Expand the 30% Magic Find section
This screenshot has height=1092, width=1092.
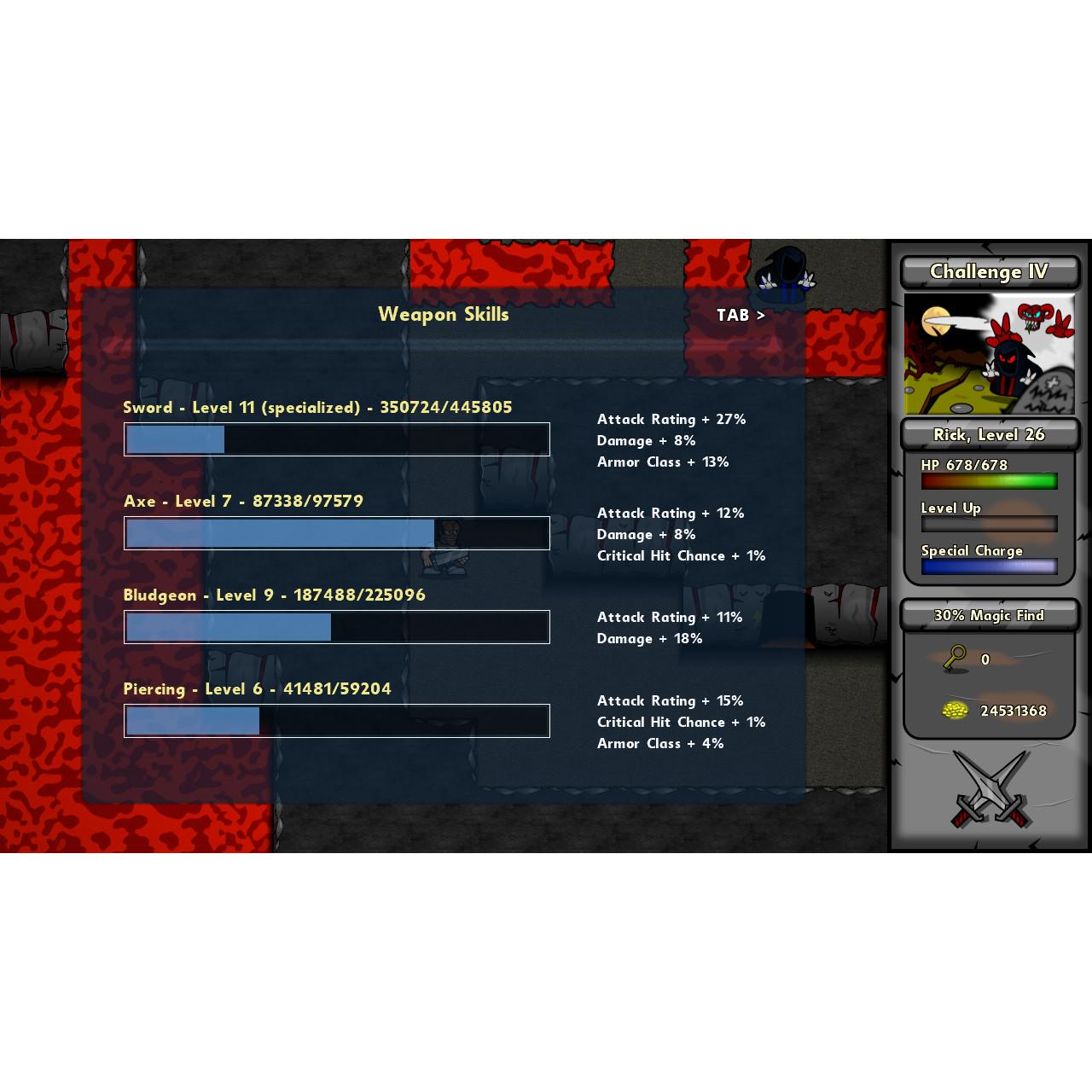(x=989, y=614)
